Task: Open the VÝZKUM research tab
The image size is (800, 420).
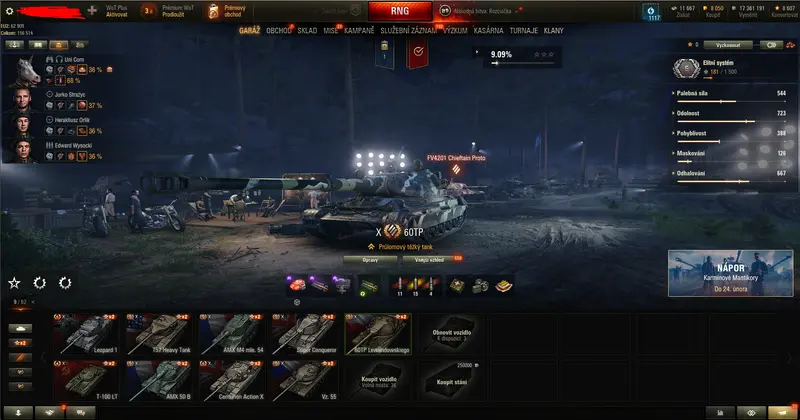Action: 455,31
